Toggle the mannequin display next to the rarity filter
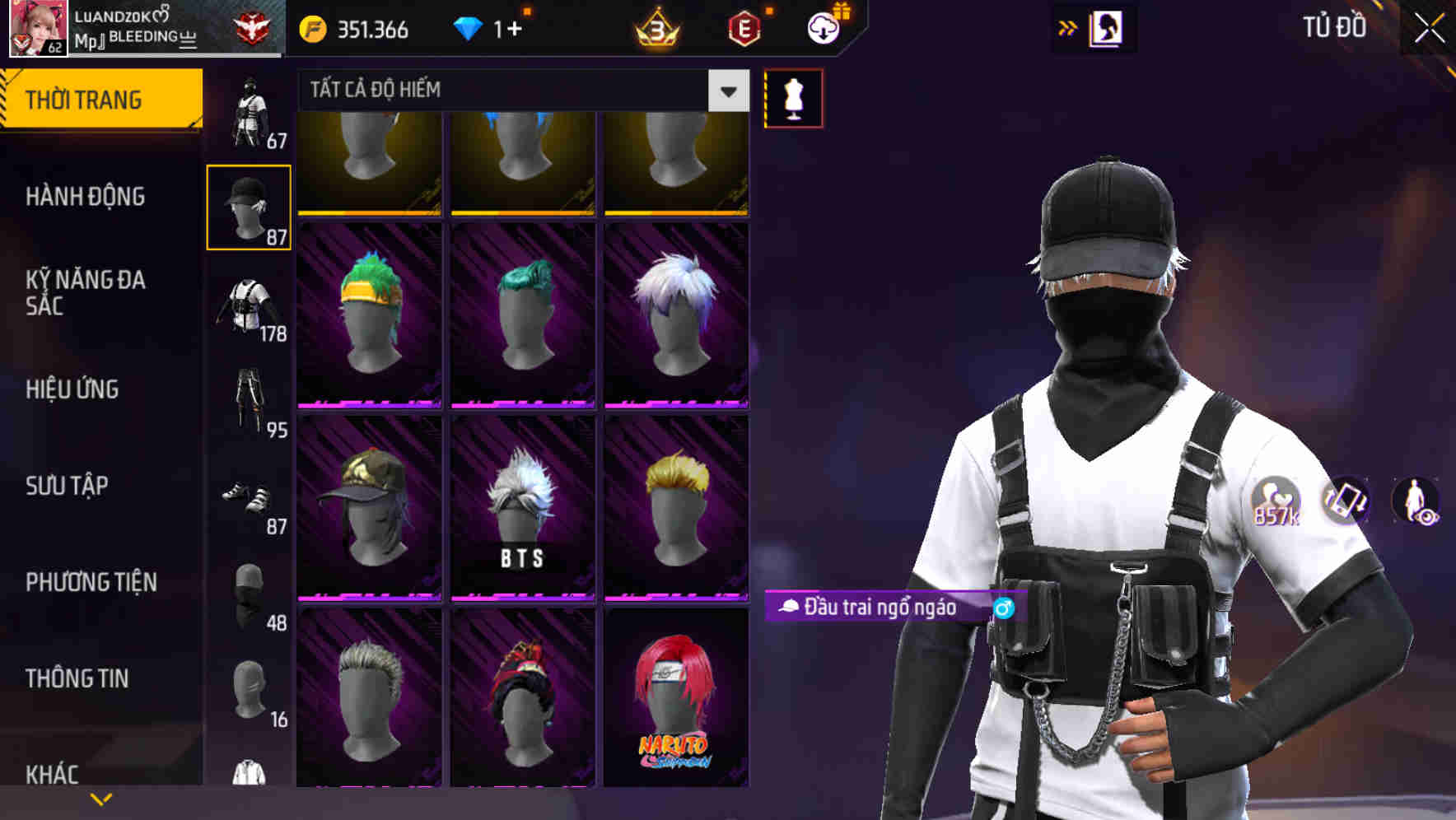The image size is (1456, 820). pos(793,97)
